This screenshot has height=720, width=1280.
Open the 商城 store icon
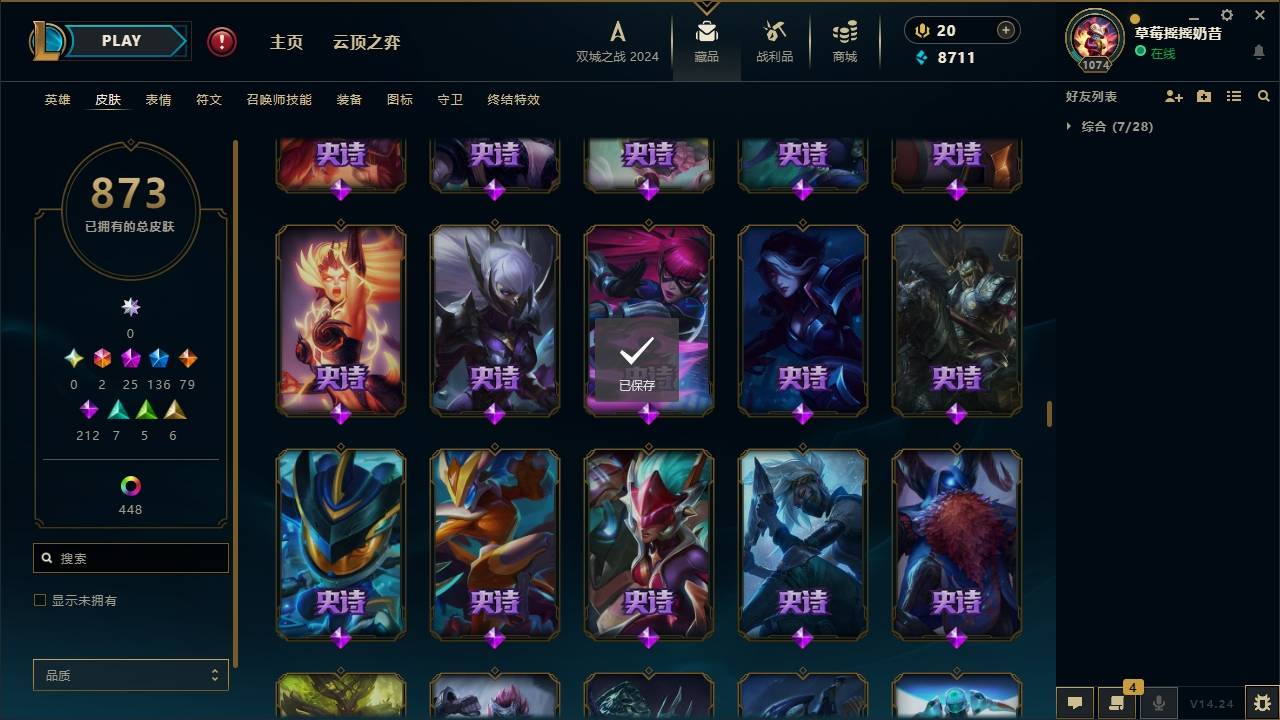(x=843, y=40)
